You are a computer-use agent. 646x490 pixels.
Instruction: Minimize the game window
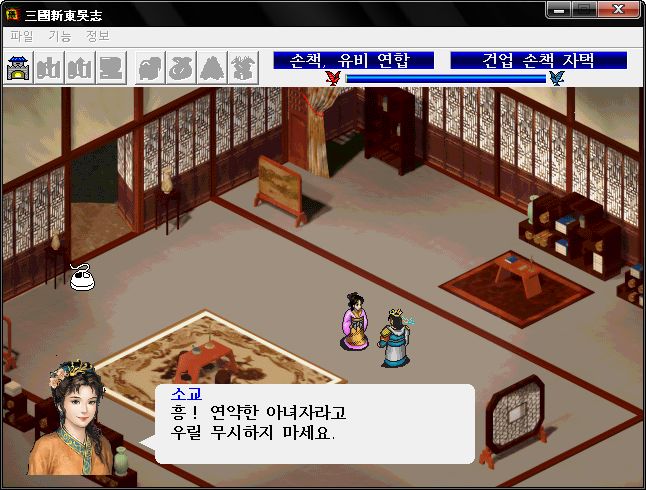click(561, 10)
